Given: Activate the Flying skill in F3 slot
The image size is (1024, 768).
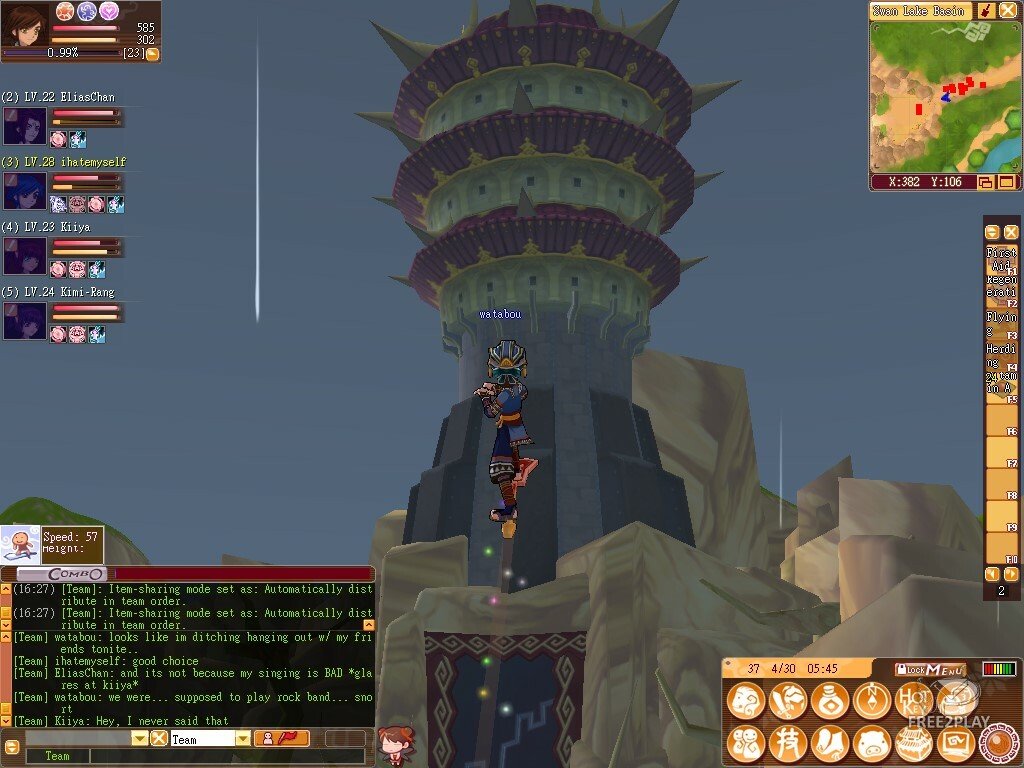Looking at the screenshot, I should pos(1000,325).
